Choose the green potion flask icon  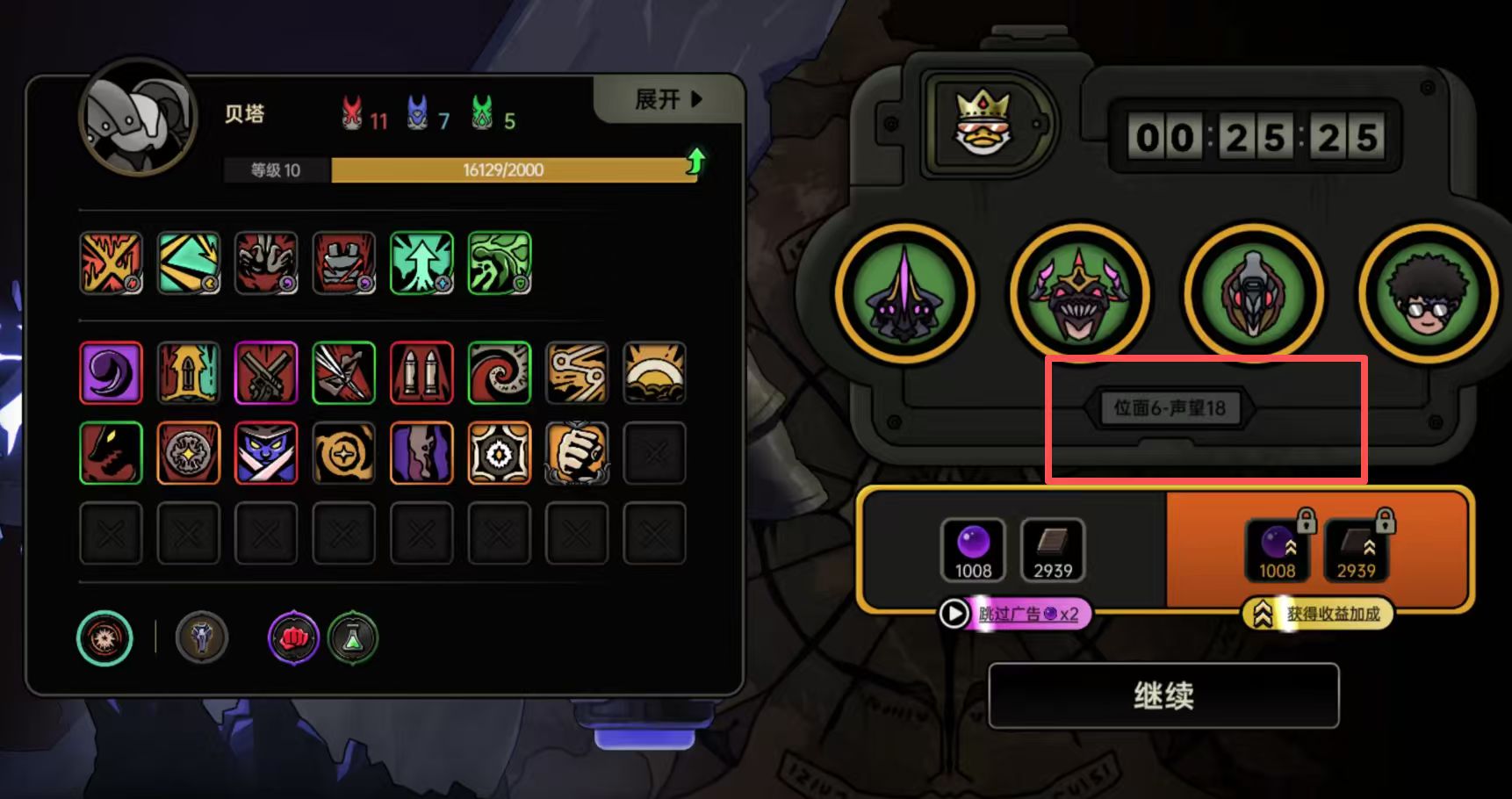(x=353, y=637)
